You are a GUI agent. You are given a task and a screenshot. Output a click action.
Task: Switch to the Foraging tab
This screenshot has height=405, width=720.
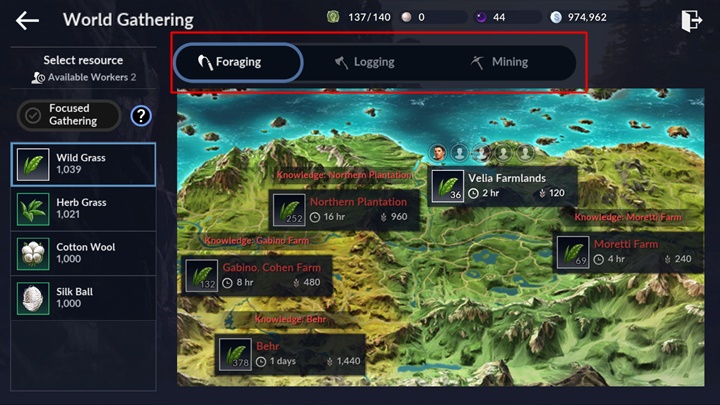238,62
